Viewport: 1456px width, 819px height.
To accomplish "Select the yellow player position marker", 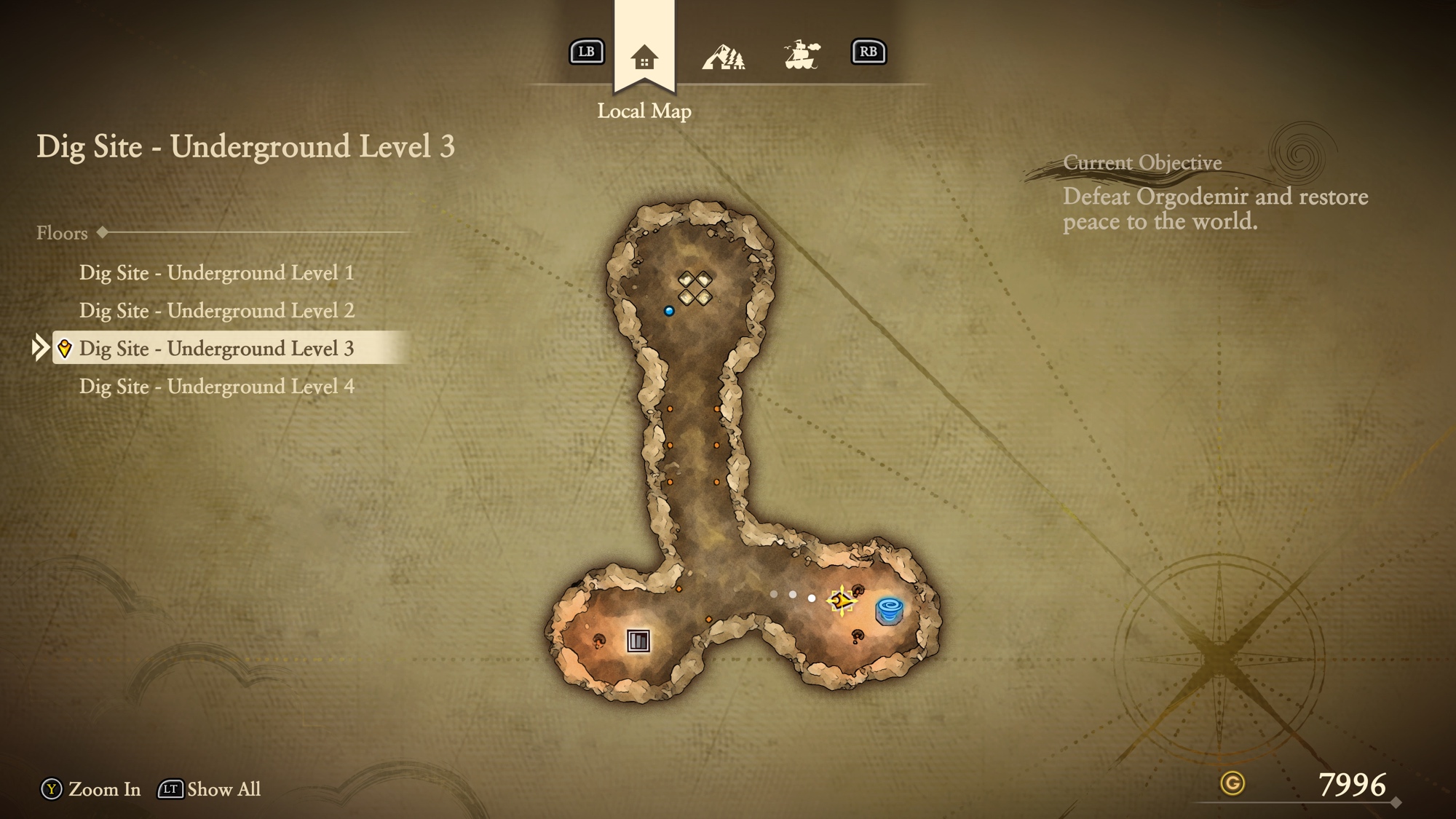I will [x=842, y=601].
